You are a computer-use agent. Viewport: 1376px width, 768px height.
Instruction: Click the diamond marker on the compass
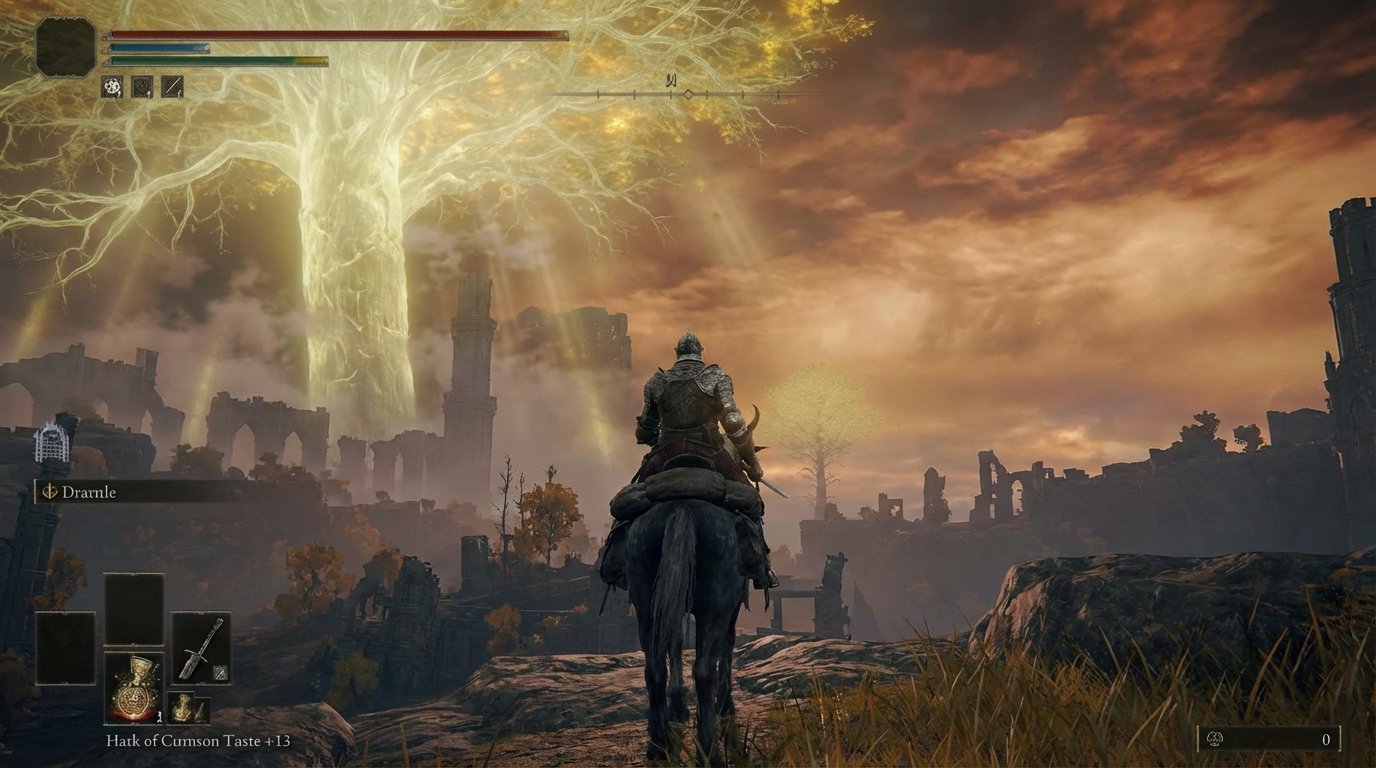[x=688, y=95]
